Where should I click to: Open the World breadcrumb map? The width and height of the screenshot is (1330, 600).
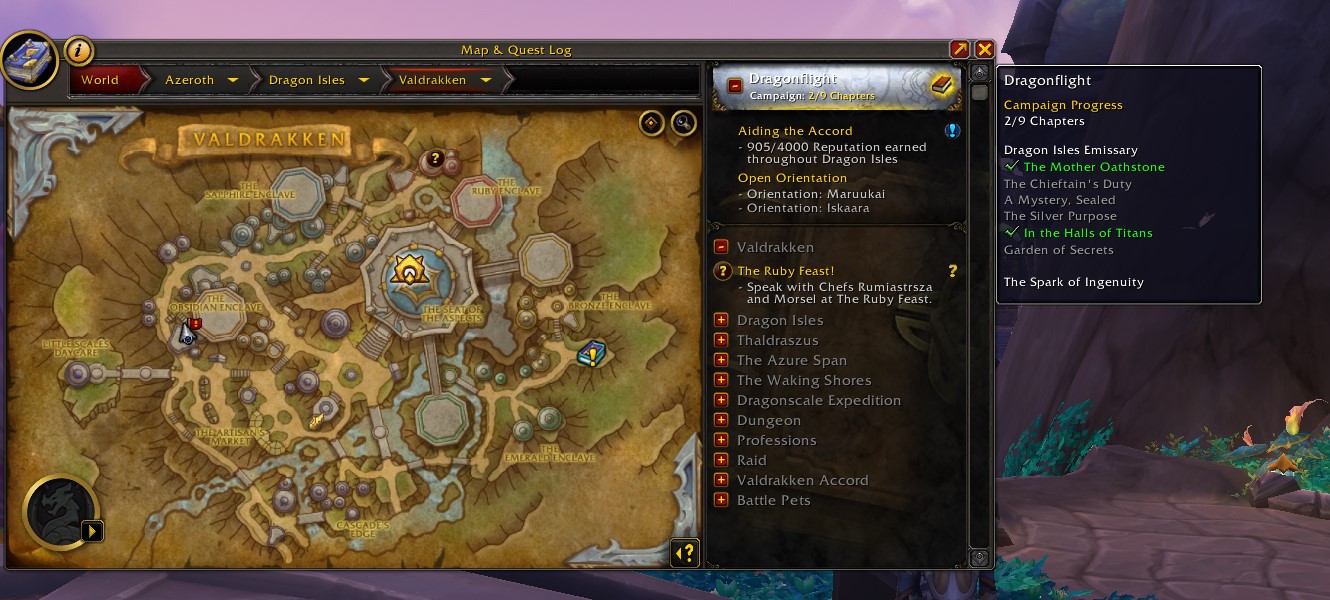click(x=100, y=80)
